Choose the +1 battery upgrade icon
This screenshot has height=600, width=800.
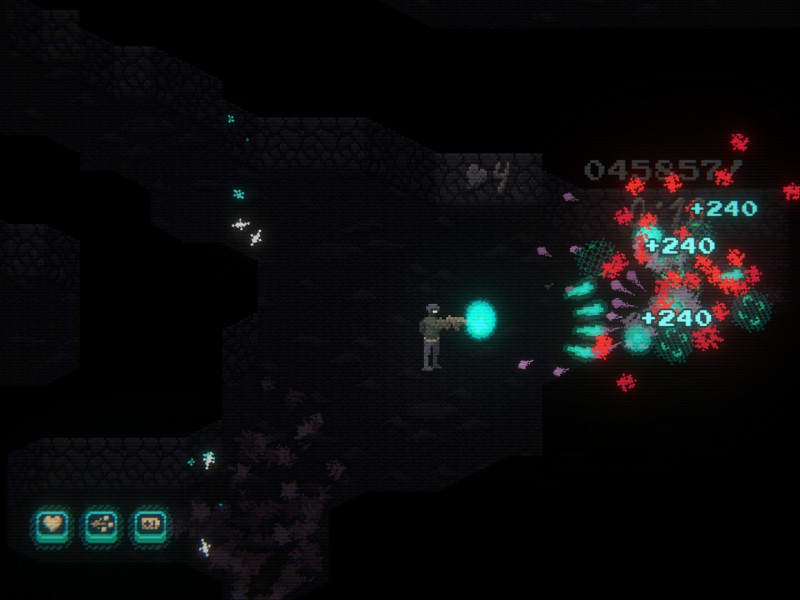(x=151, y=523)
